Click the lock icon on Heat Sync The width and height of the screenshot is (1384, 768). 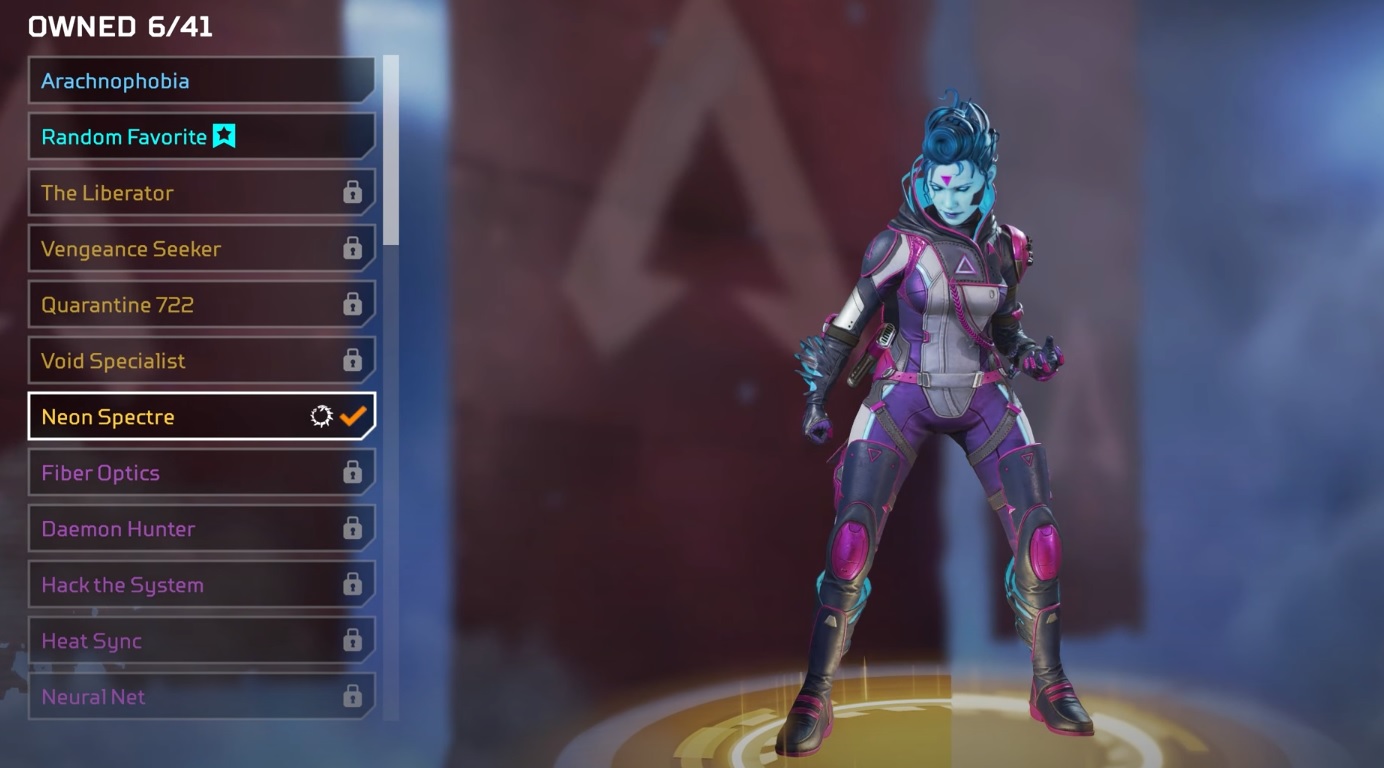(x=353, y=641)
